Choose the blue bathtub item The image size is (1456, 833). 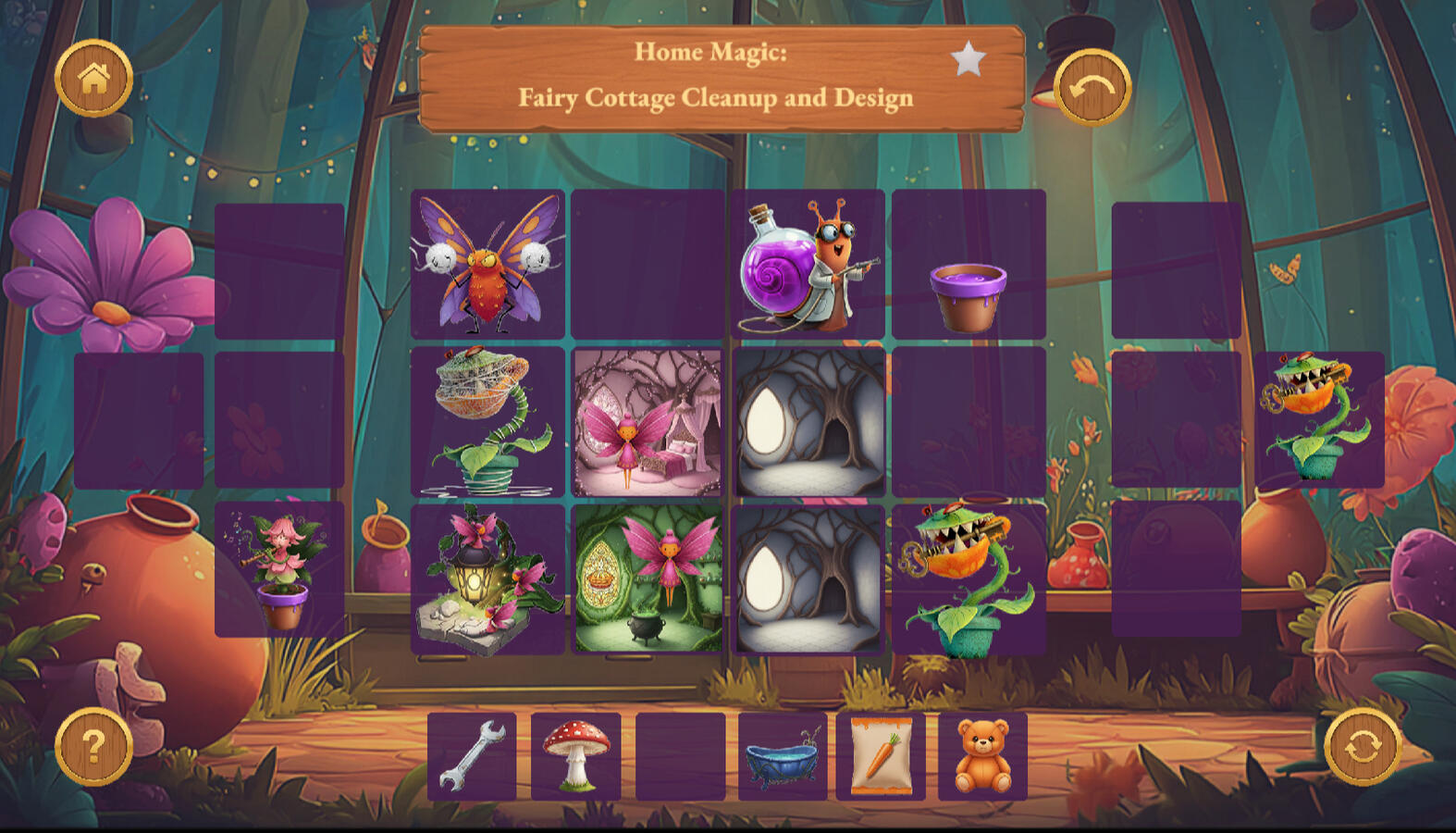(x=783, y=756)
